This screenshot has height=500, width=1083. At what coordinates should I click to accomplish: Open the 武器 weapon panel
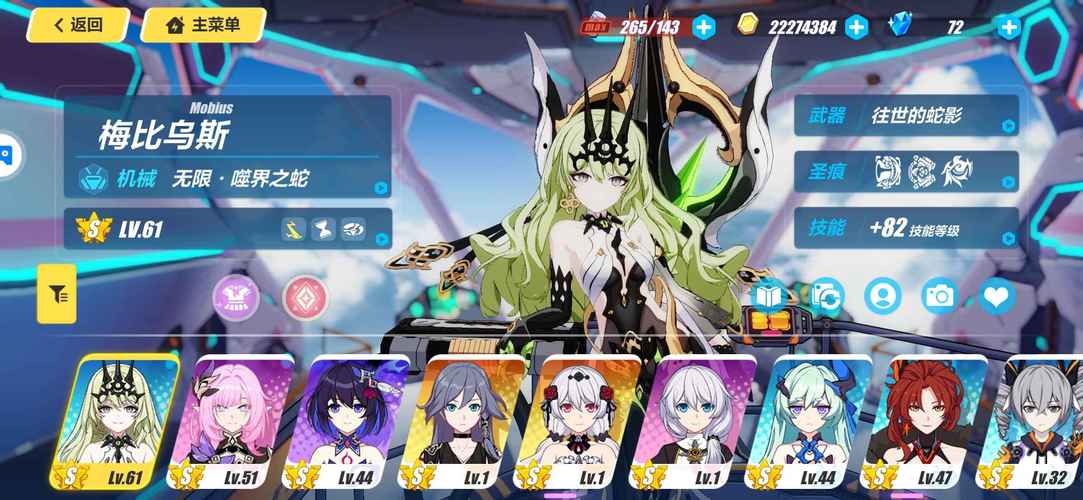(x=906, y=116)
